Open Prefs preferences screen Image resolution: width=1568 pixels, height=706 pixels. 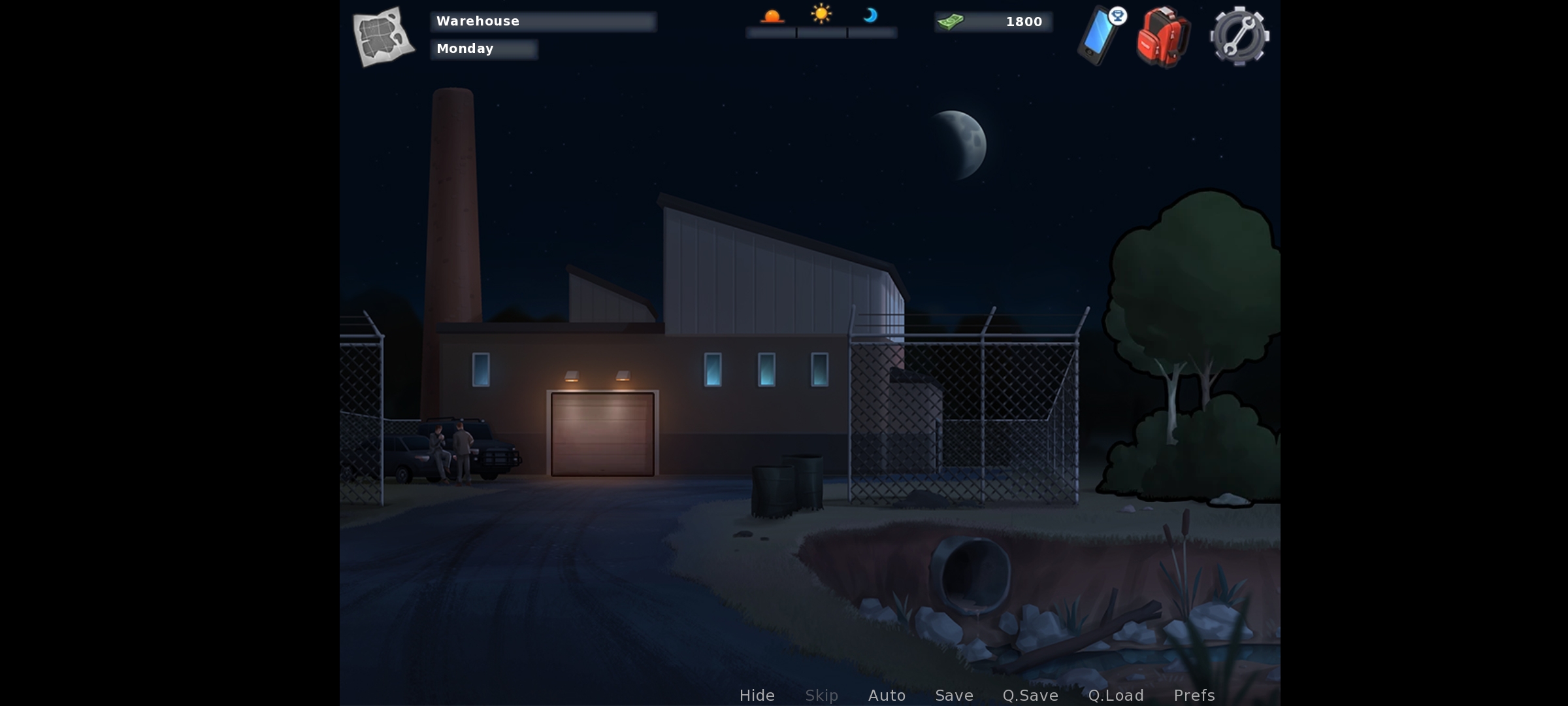[1194, 695]
